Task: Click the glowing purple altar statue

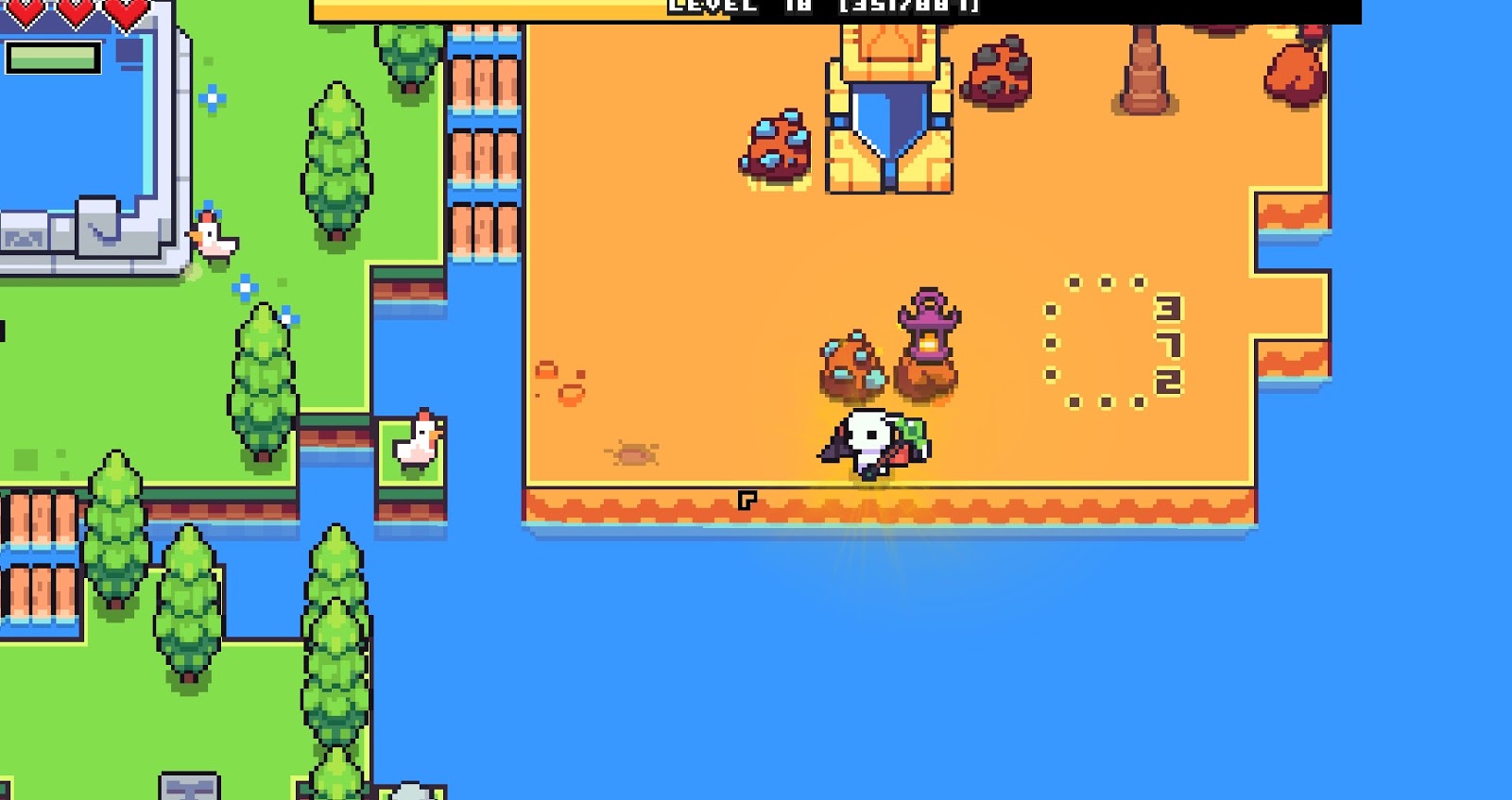Action: (x=929, y=331)
